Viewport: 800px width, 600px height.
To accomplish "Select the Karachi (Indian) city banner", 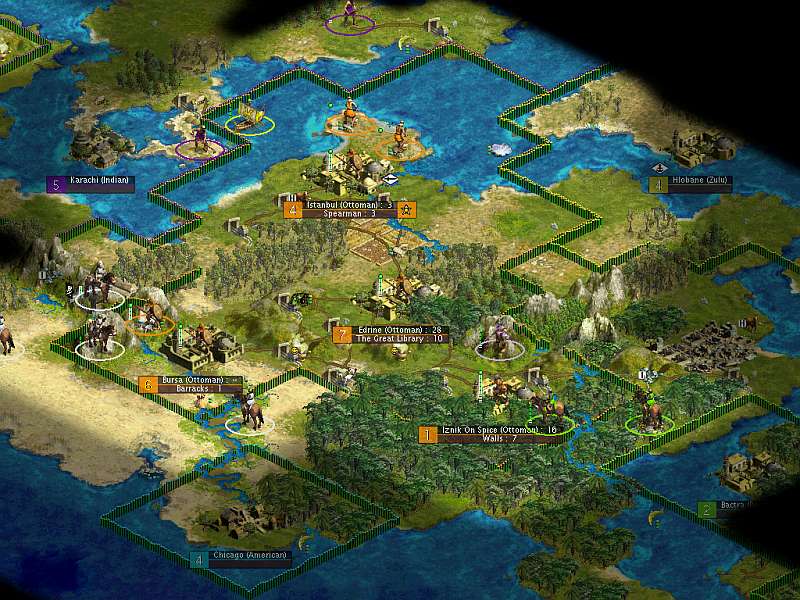I will click(100, 183).
